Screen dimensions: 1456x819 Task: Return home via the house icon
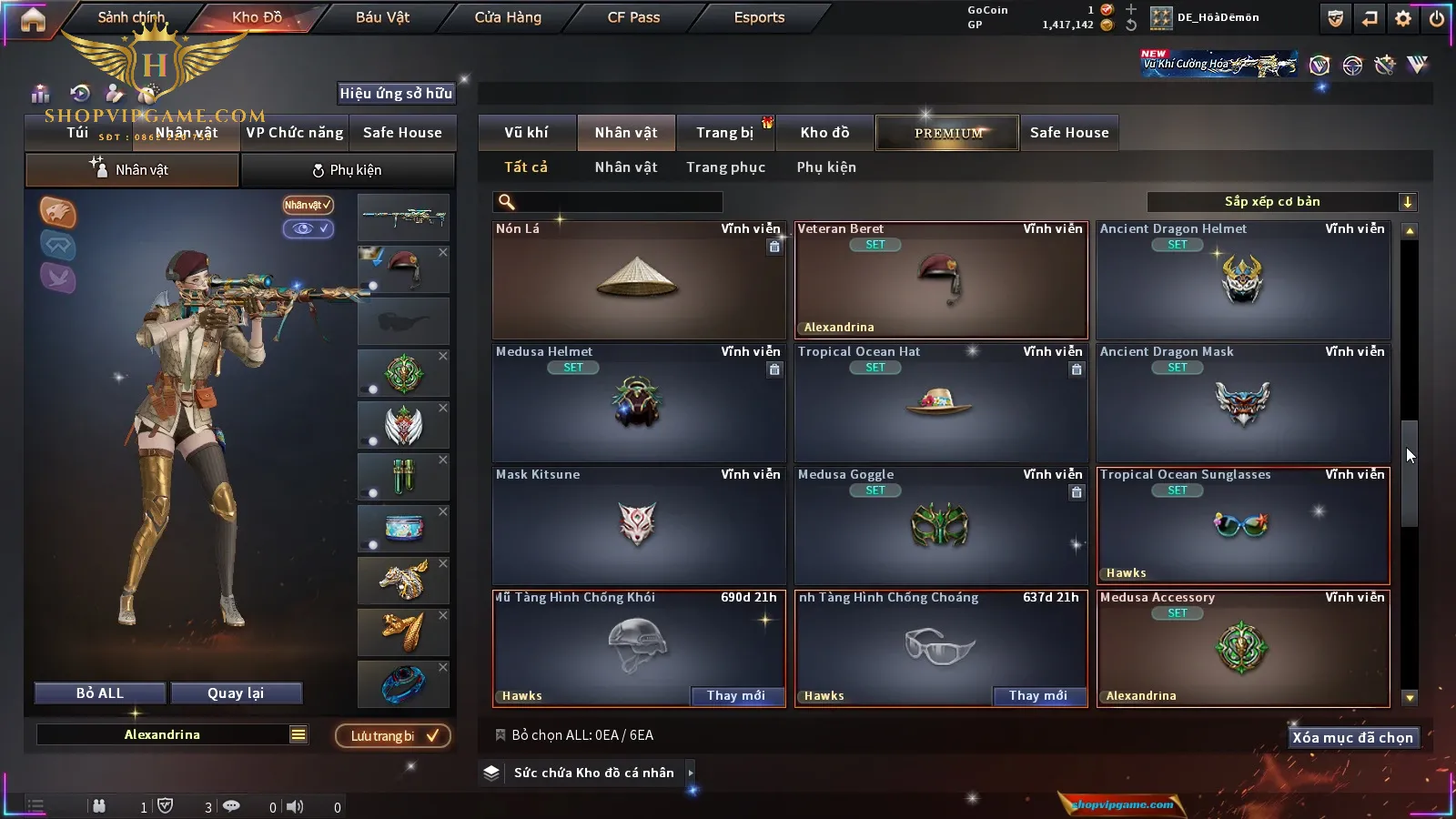pos(33,19)
